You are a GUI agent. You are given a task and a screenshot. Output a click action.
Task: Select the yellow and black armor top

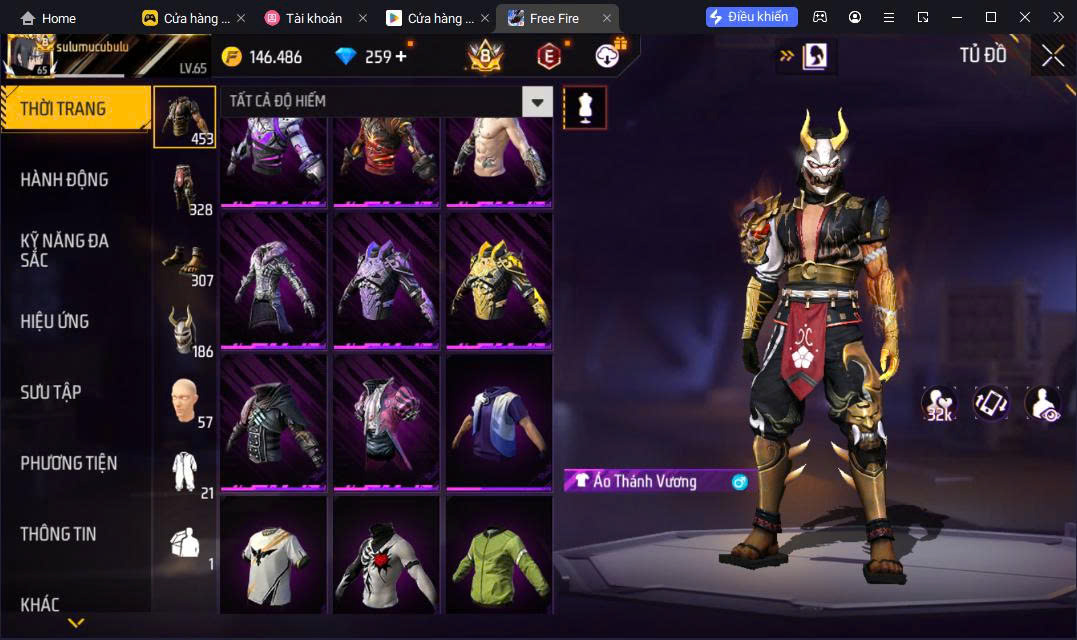click(x=498, y=281)
